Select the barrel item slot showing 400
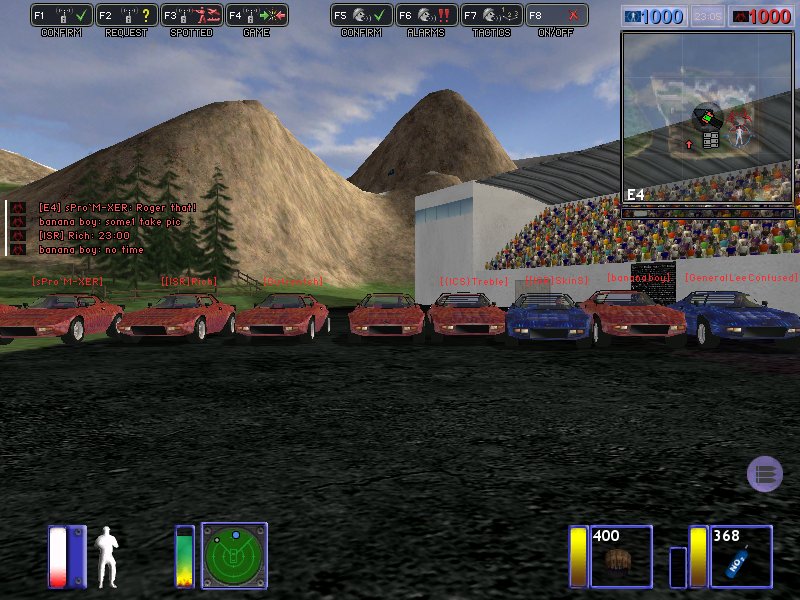Screen dimensions: 800x600 [x=621, y=557]
